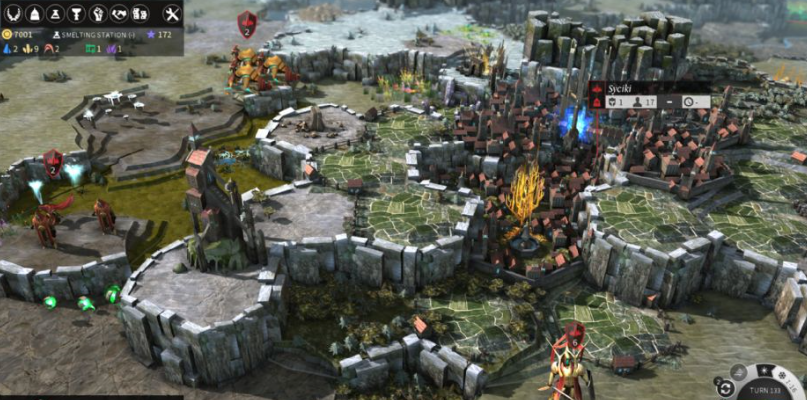
Task: Open the game menu wrench icon
Action: (170, 13)
